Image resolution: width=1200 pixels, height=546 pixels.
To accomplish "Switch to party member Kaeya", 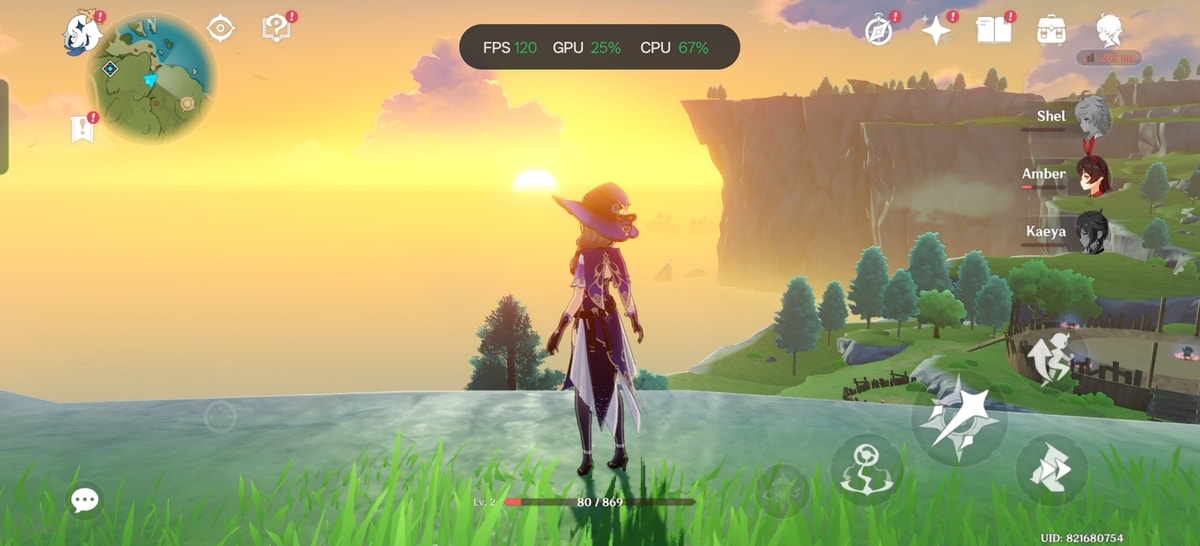I will tap(1090, 232).
